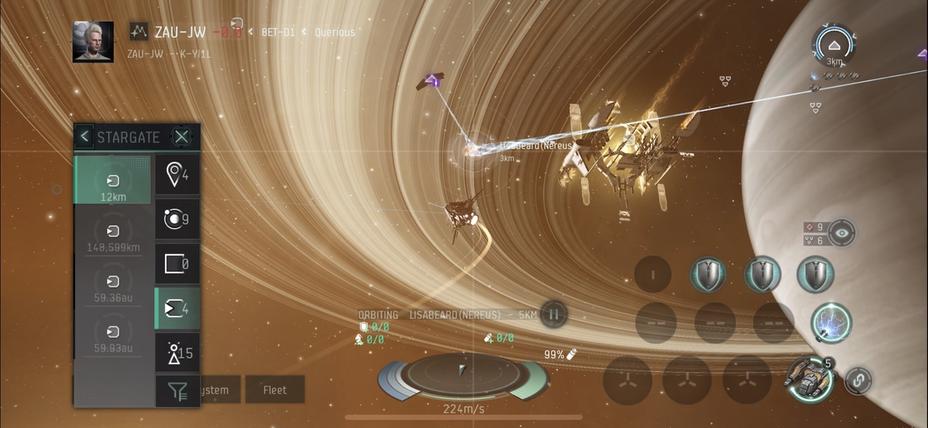The height and width of the screenshot is (428, 928).
Task: Switch to the planets filter showing 9
Action: [177, 220]
